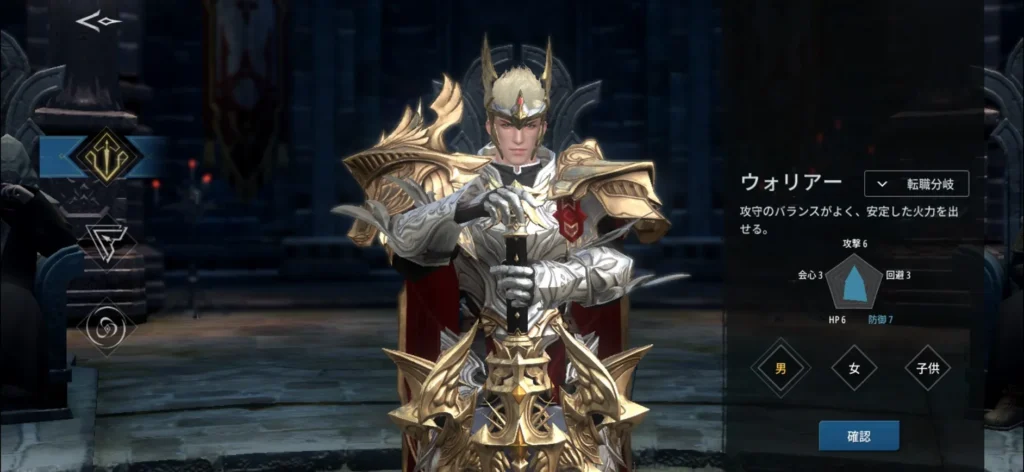Screen dimensions: 1024x472
Task: Select the trident warrior class icon
Action: point(105,156)
